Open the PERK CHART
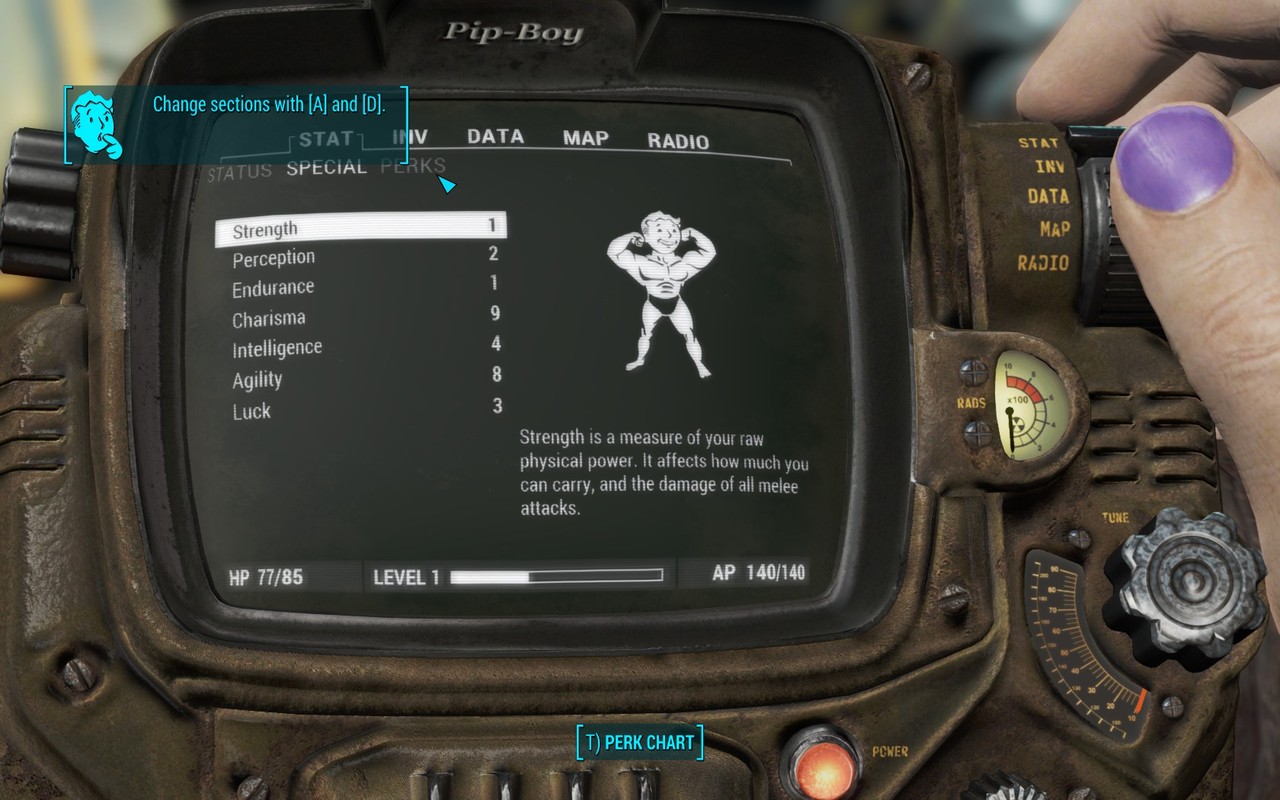The width and height of the screenshot is (1280, 800). 639,742
